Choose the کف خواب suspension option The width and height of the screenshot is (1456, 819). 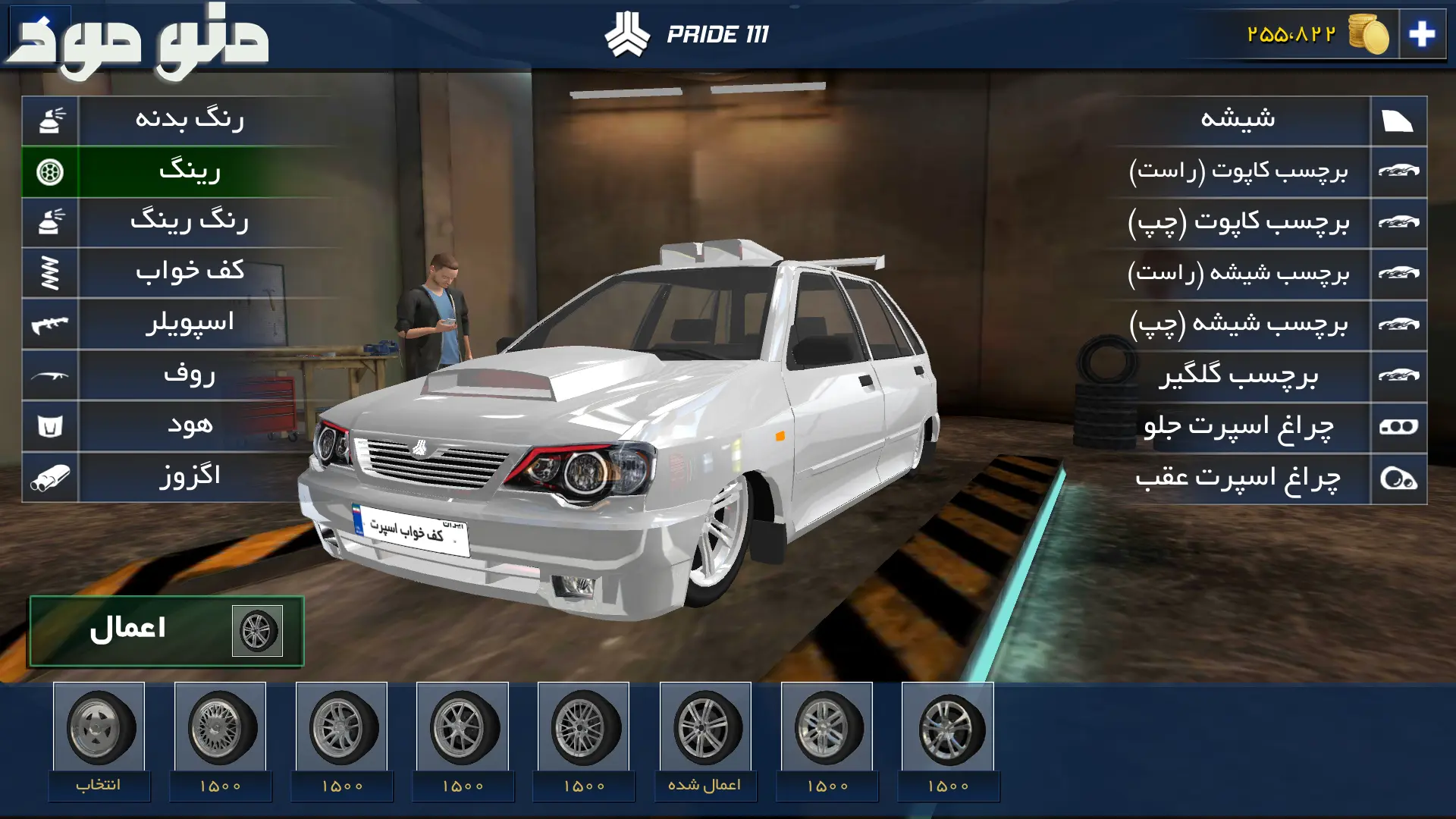point(190,273)
